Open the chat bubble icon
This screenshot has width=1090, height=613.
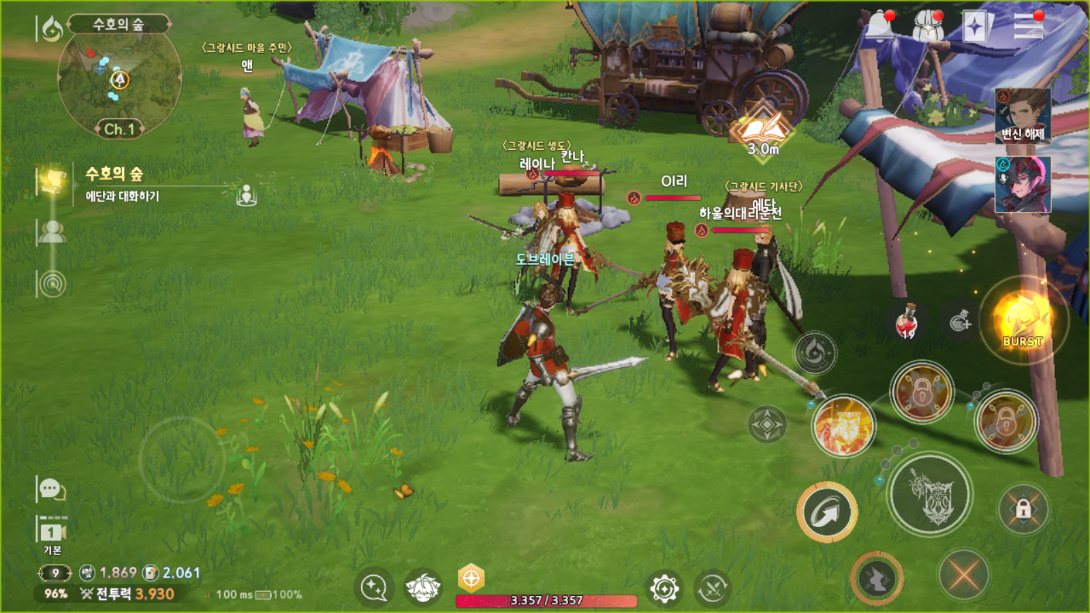click(51, 489)
